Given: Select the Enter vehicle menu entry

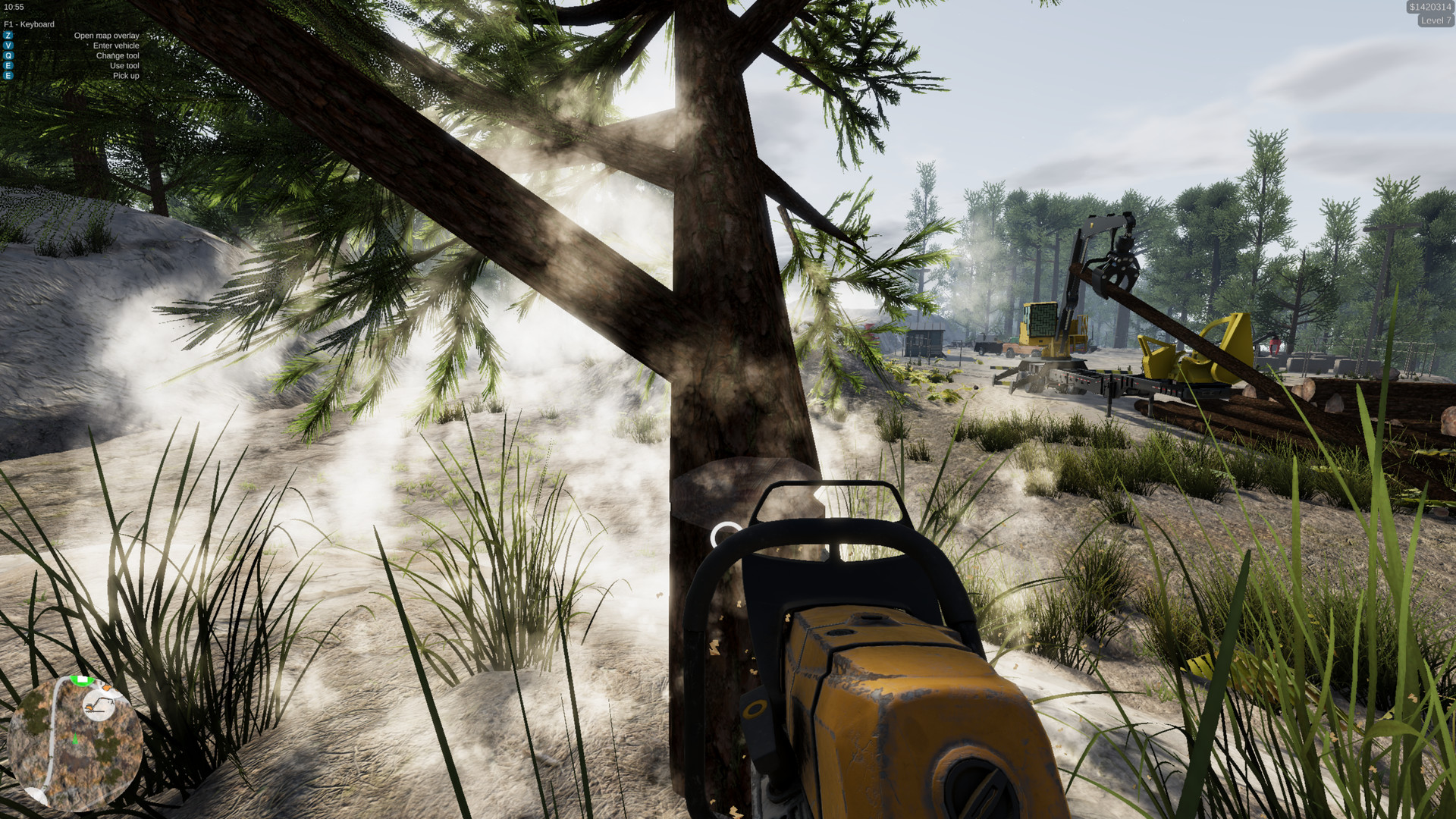Looking at the screenshot, I should coord(116,45).
